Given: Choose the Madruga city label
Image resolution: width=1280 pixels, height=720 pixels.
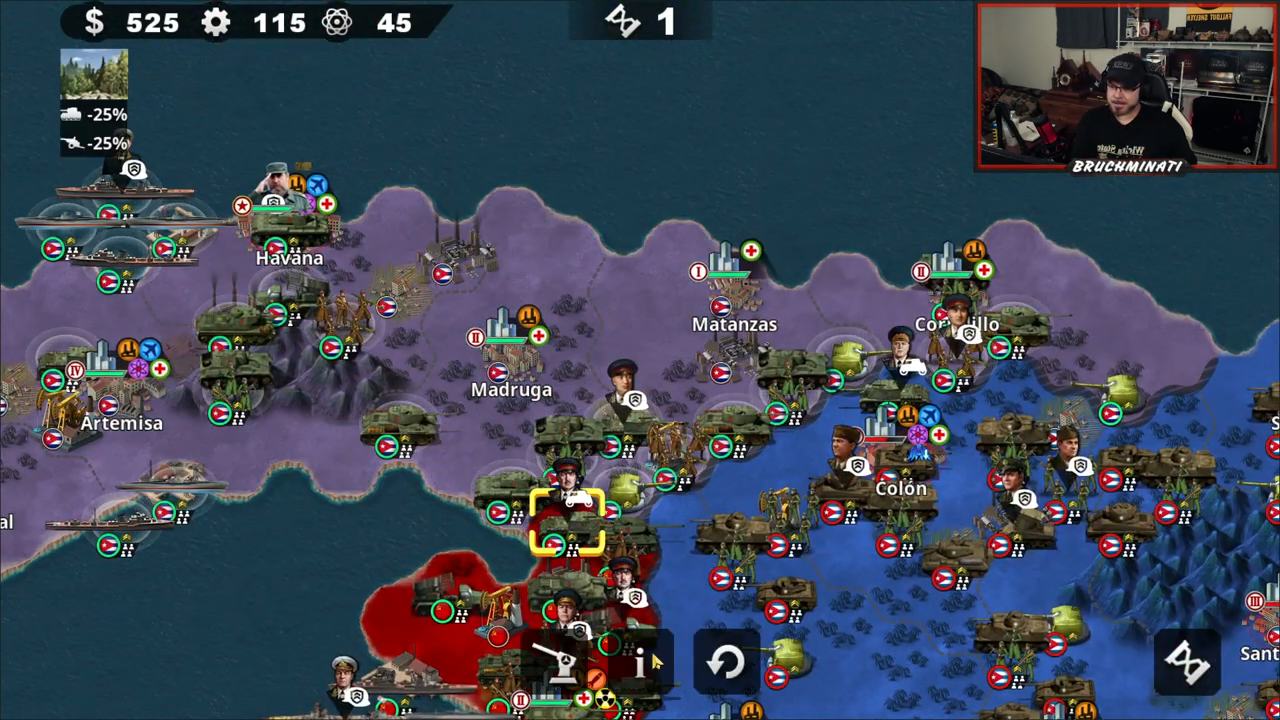Looking at the screenshot, I should pos(511,390).
